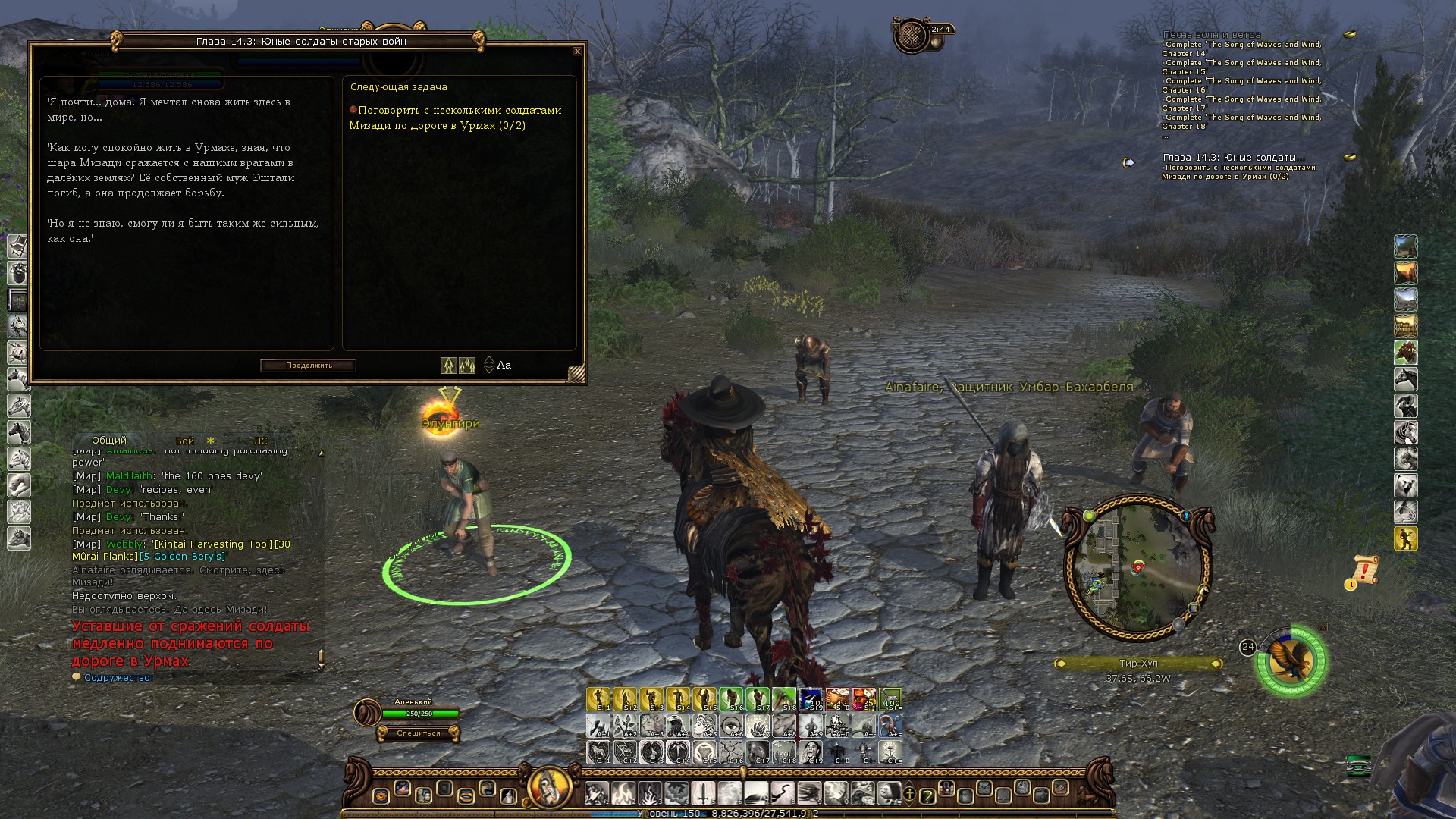The height and width of the screenshot is (819, 1456).
Task: Use the eye skill in A+6 slot
Action: coord(732,726)
